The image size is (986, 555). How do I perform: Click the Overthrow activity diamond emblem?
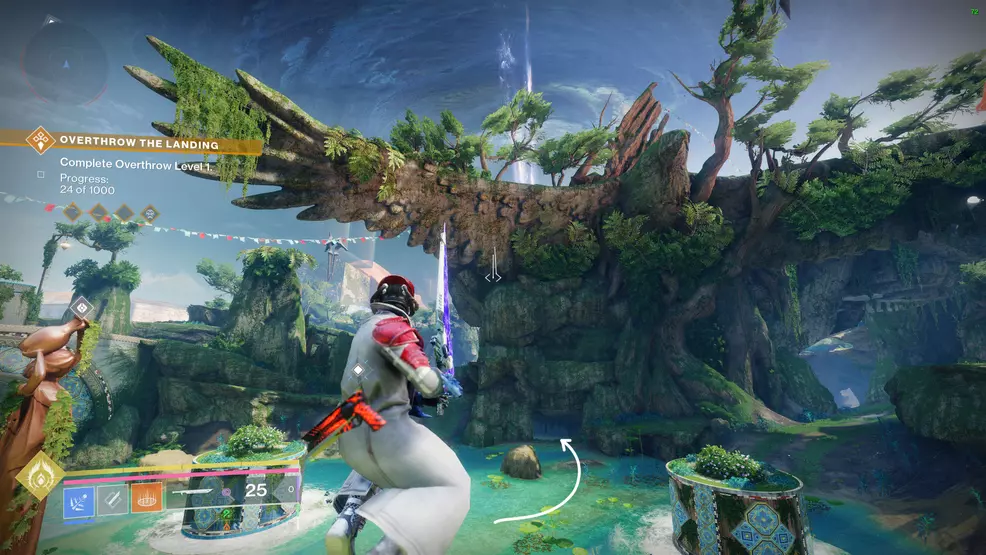[x=39, y=139]
